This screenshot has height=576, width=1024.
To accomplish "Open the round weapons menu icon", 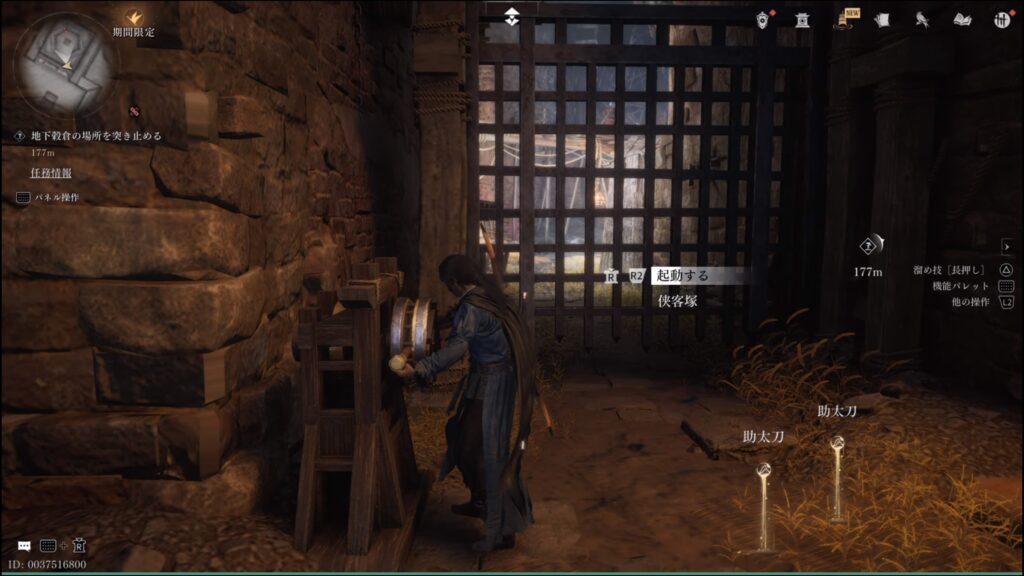I will click(x=1001, y=19).
